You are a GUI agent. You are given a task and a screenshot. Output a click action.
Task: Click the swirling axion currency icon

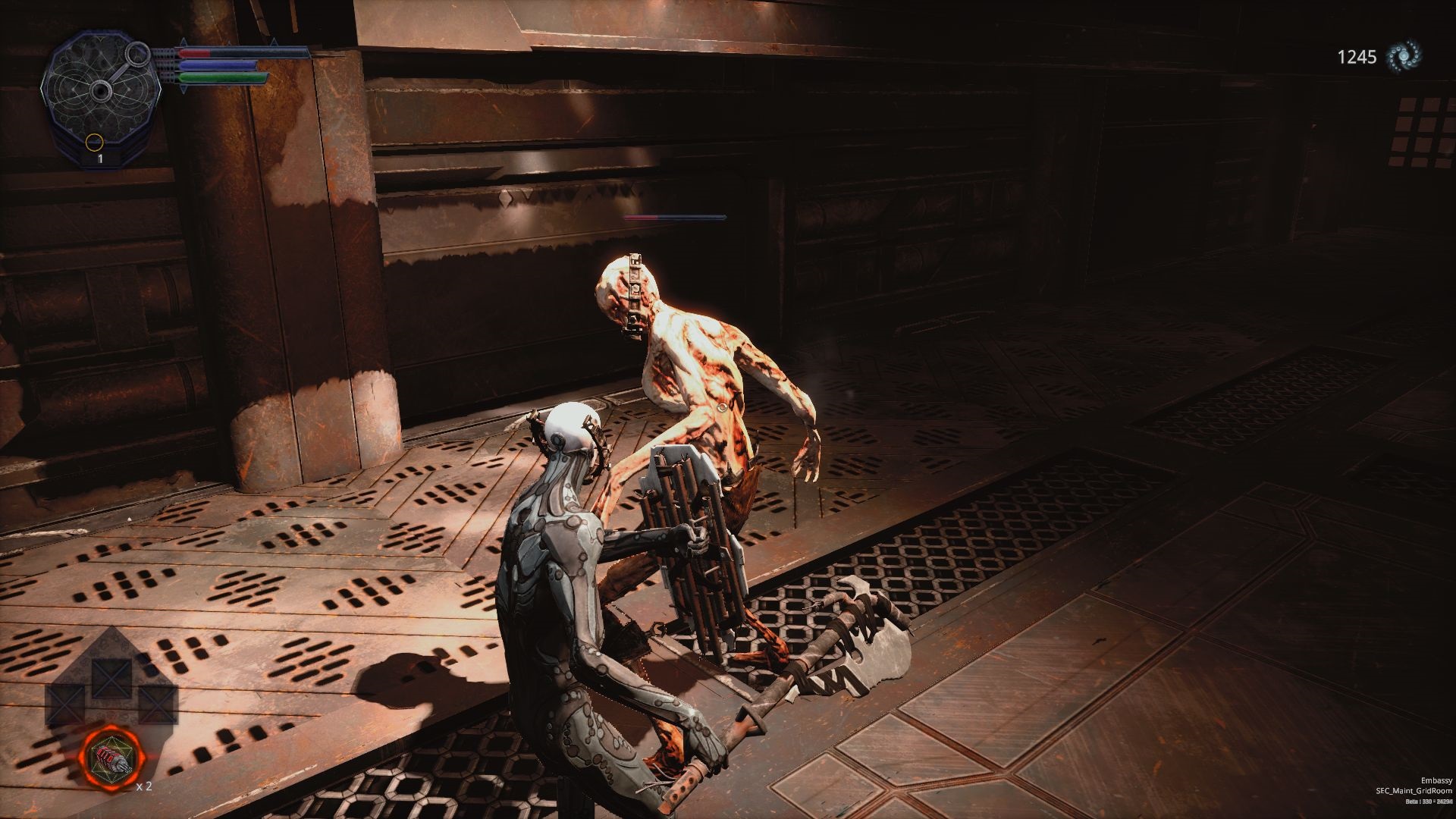pyautogui.click(x=1404, y=57)
